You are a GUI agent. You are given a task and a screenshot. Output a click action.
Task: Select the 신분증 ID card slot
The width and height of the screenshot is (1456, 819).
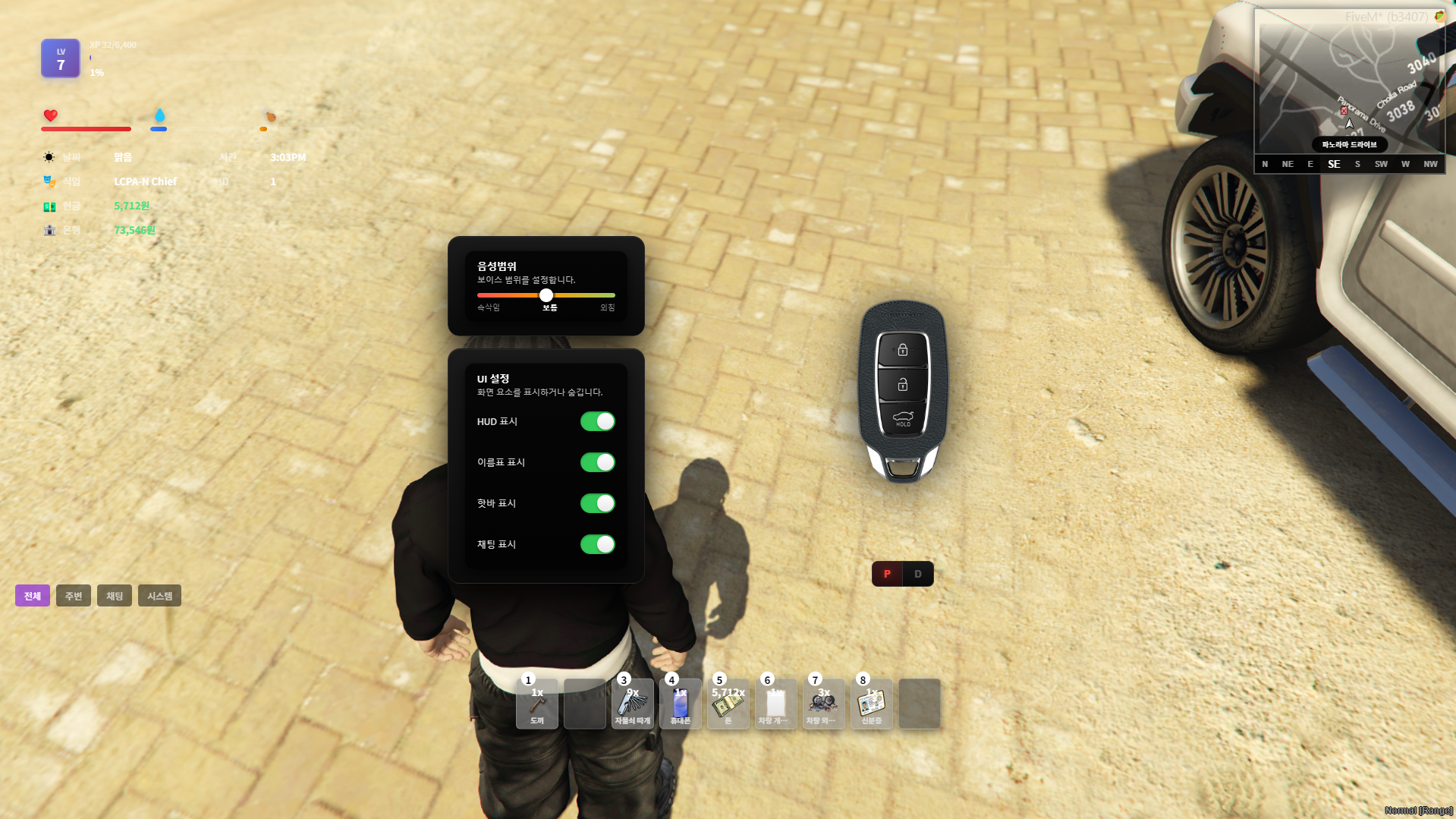(872, 704)
